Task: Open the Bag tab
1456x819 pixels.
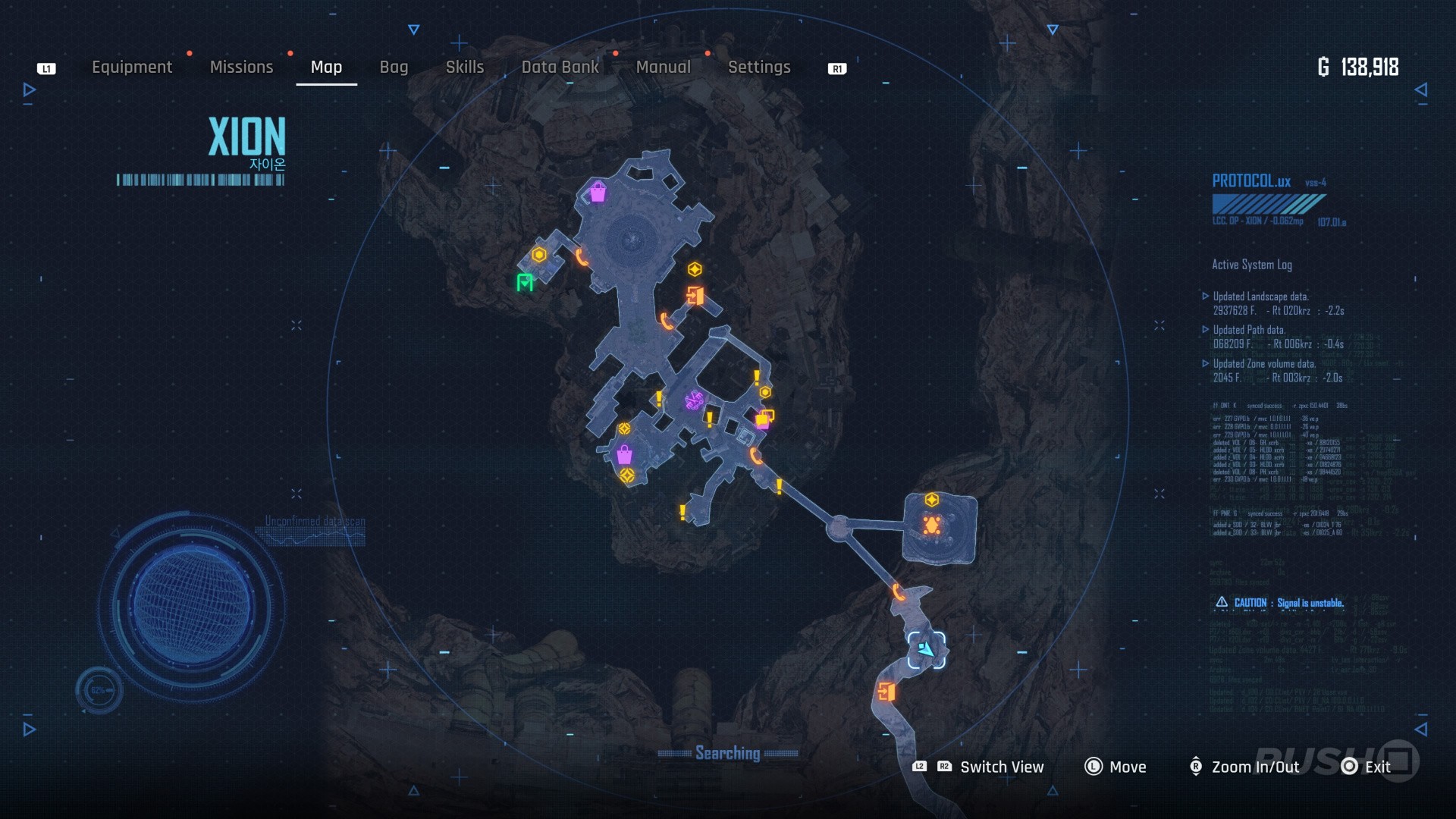Action: click(394, 67)
